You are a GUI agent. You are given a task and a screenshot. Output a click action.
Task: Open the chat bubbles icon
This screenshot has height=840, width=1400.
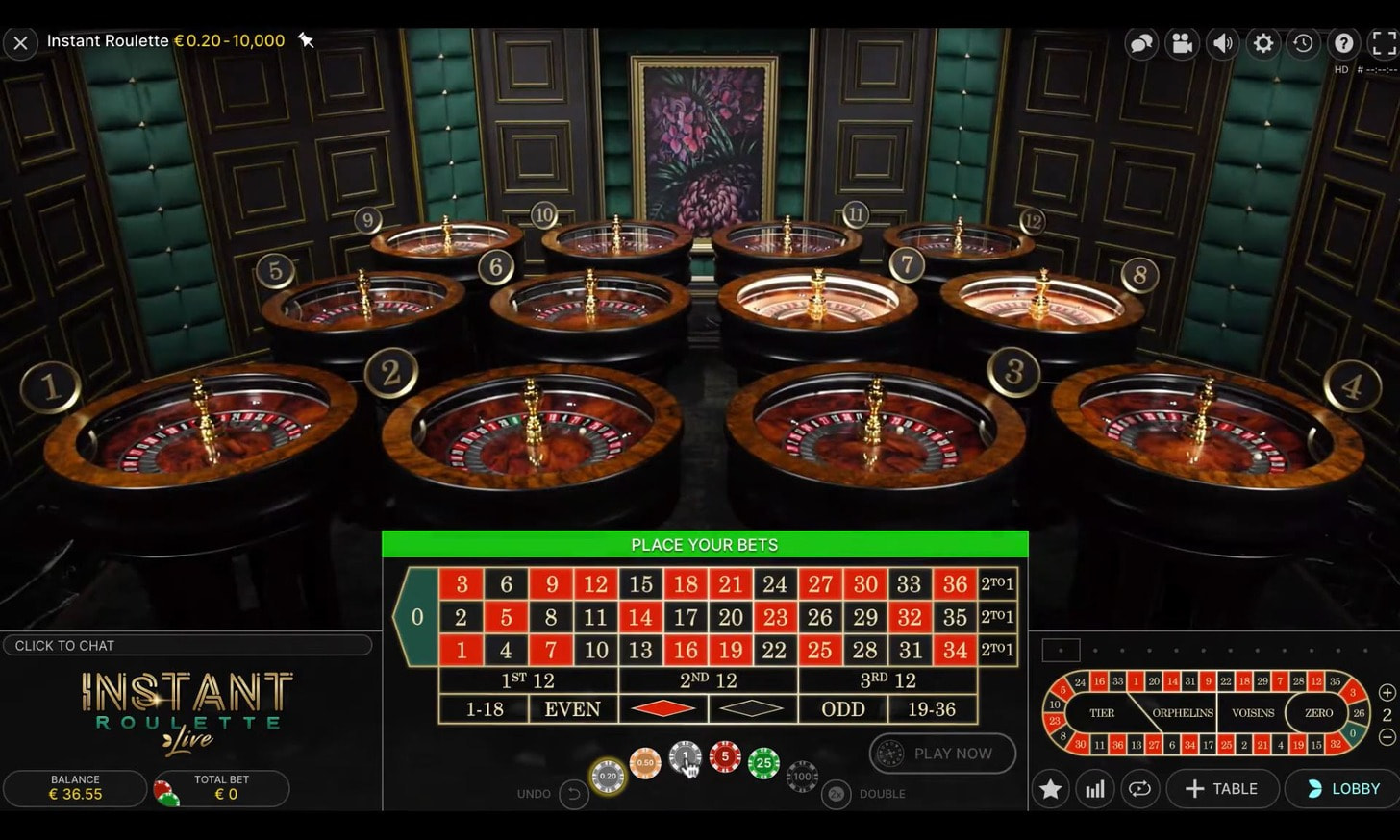[x=1141, y=43]
